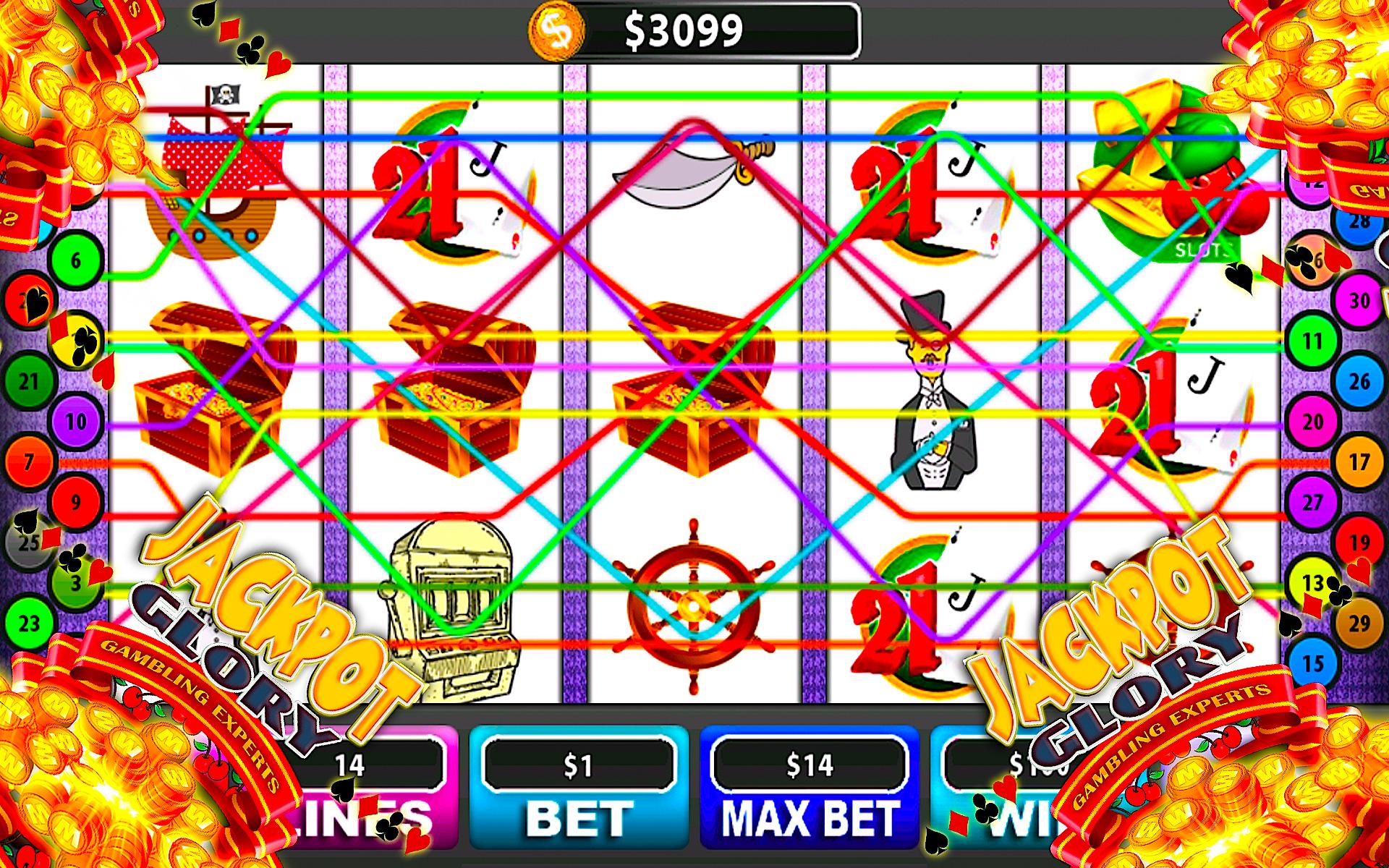
Task: Toggle payline 6 on the left side
Action: [x=75, y=262]
